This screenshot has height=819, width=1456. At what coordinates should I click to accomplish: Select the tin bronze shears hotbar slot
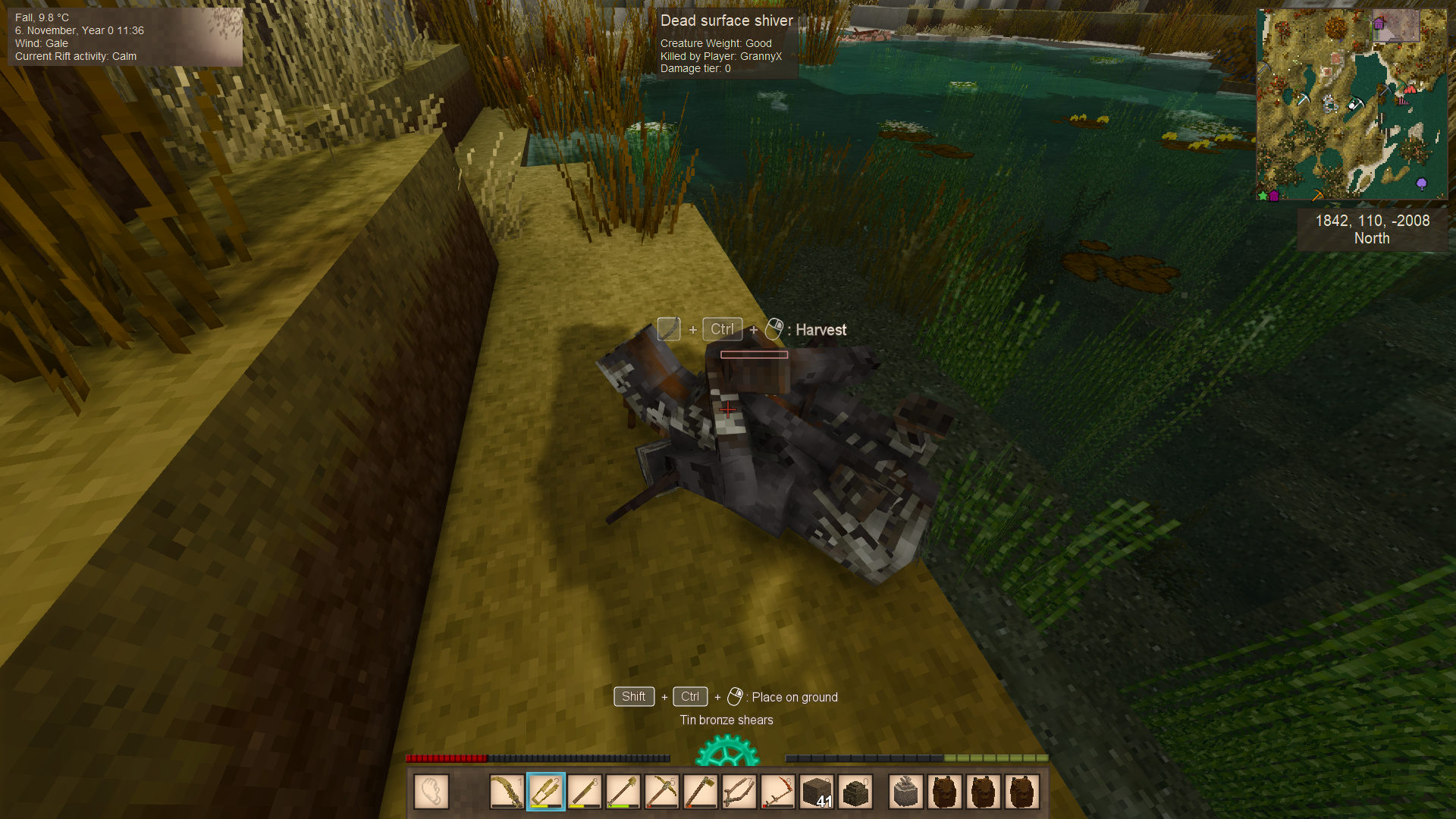[x=546, y=792]
